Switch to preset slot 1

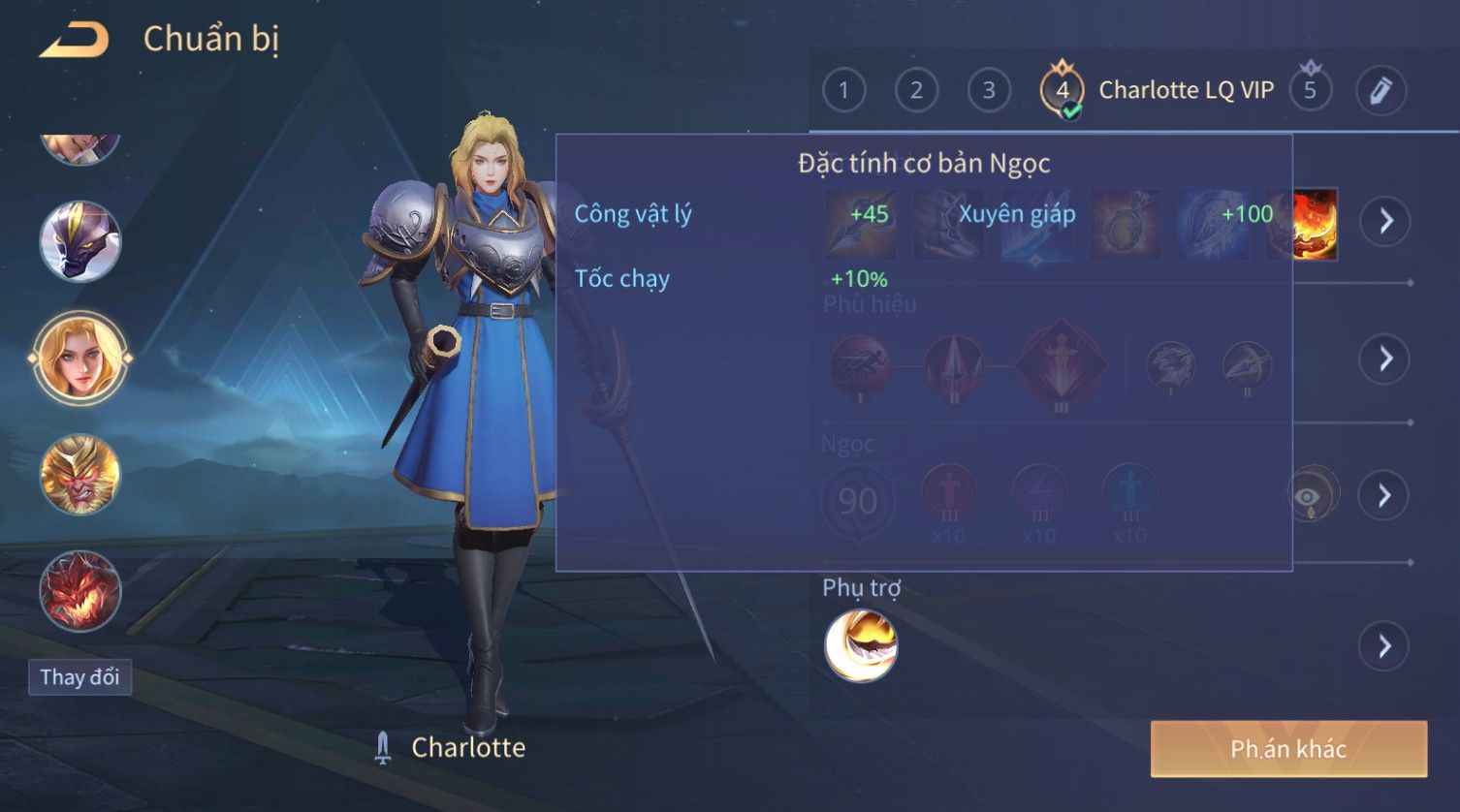pyautogui.click(x=843, y=91)
